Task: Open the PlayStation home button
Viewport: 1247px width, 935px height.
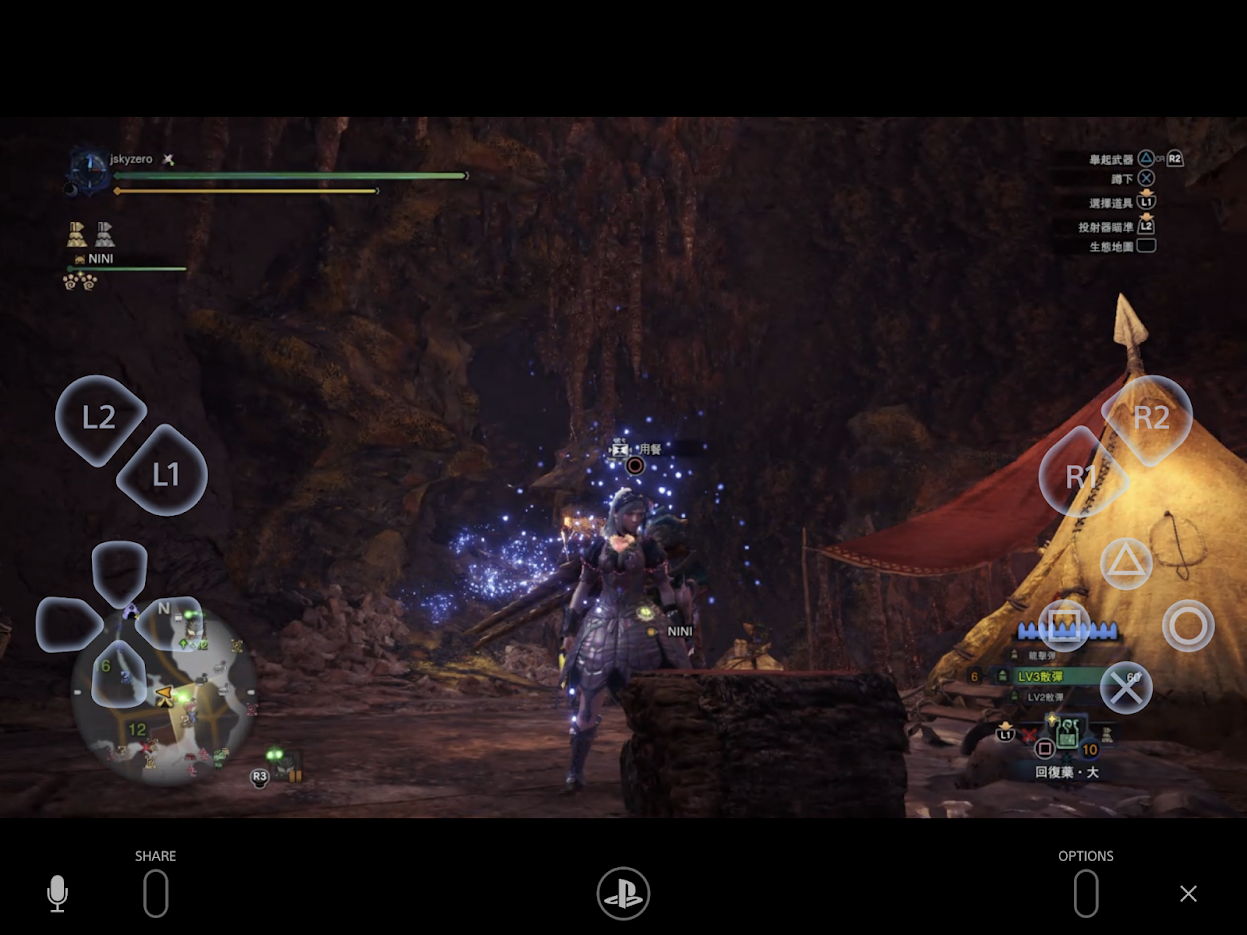Action: click(623, 893)
